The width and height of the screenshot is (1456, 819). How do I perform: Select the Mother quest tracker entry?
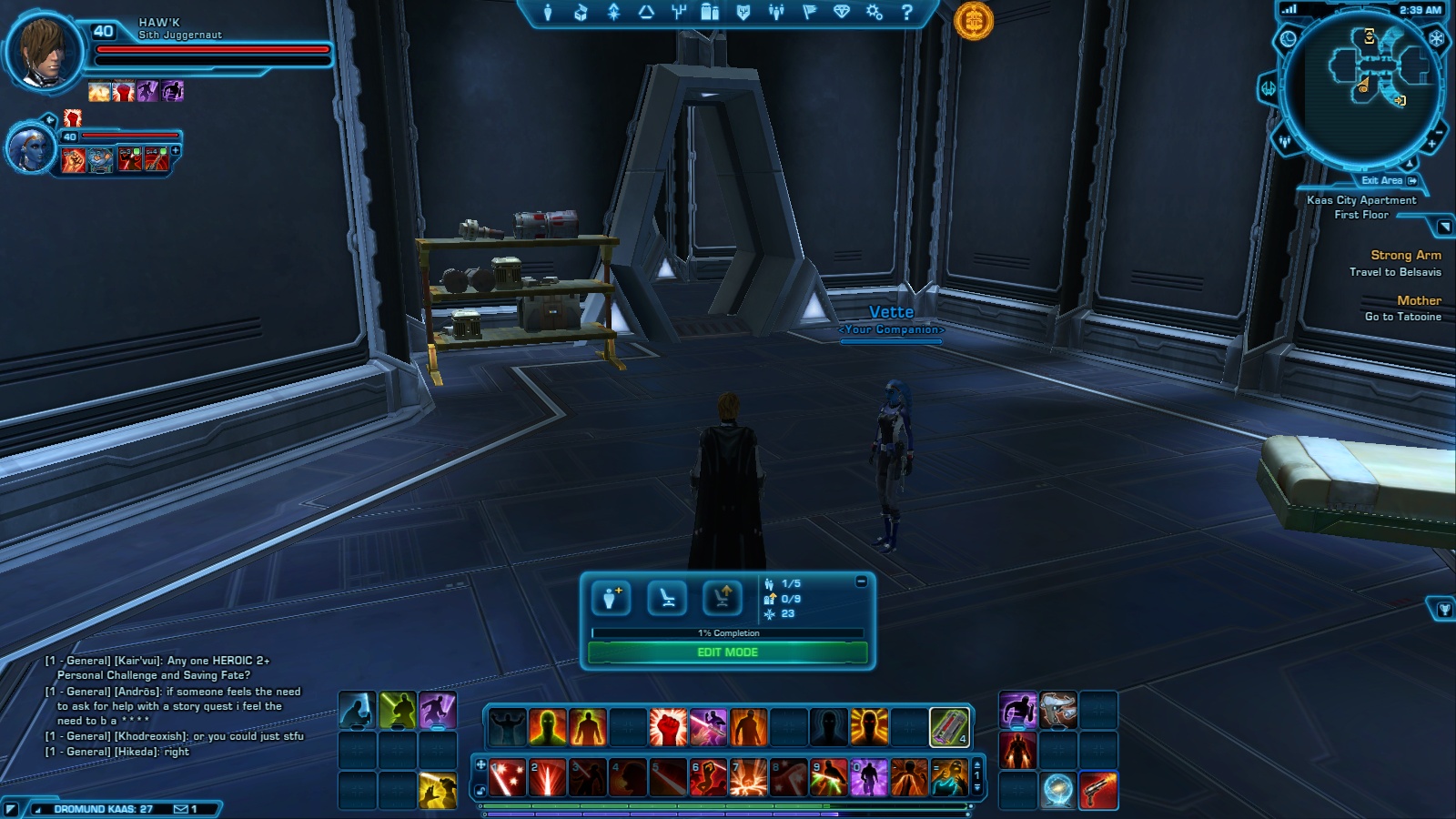point(1418,300)
